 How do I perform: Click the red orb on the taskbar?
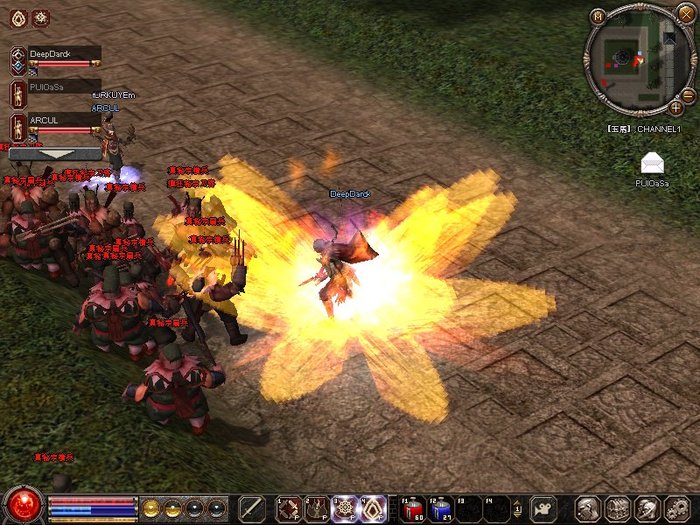pos(24,503)
